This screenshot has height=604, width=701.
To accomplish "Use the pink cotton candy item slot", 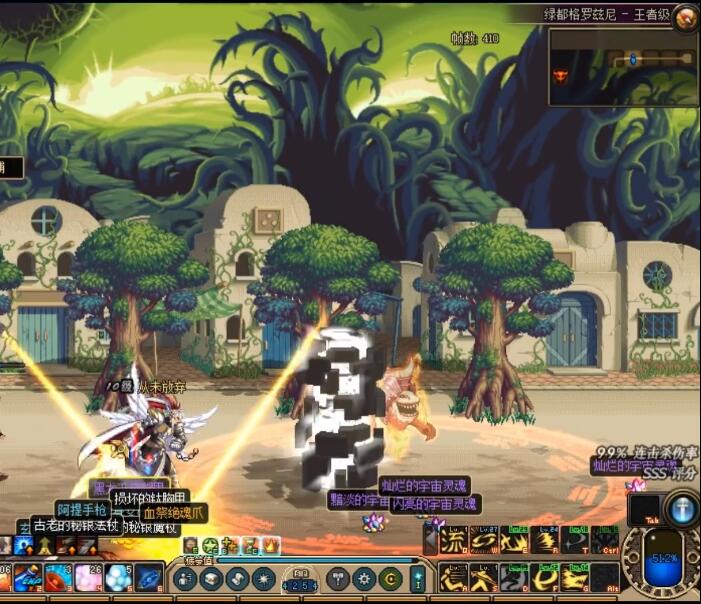I will [x=87, y=579].
